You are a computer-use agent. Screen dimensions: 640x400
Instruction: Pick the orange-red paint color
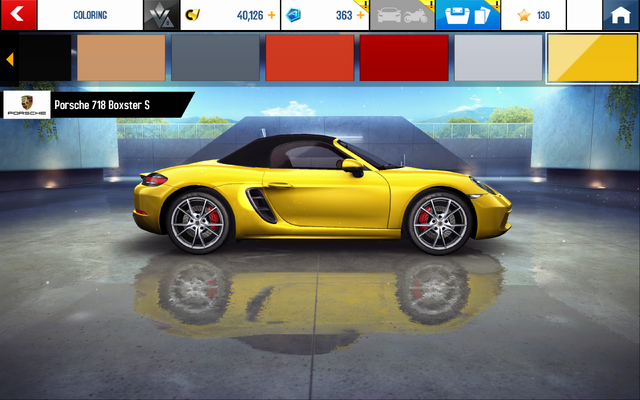pyautogui.click(x=309, y=58)
